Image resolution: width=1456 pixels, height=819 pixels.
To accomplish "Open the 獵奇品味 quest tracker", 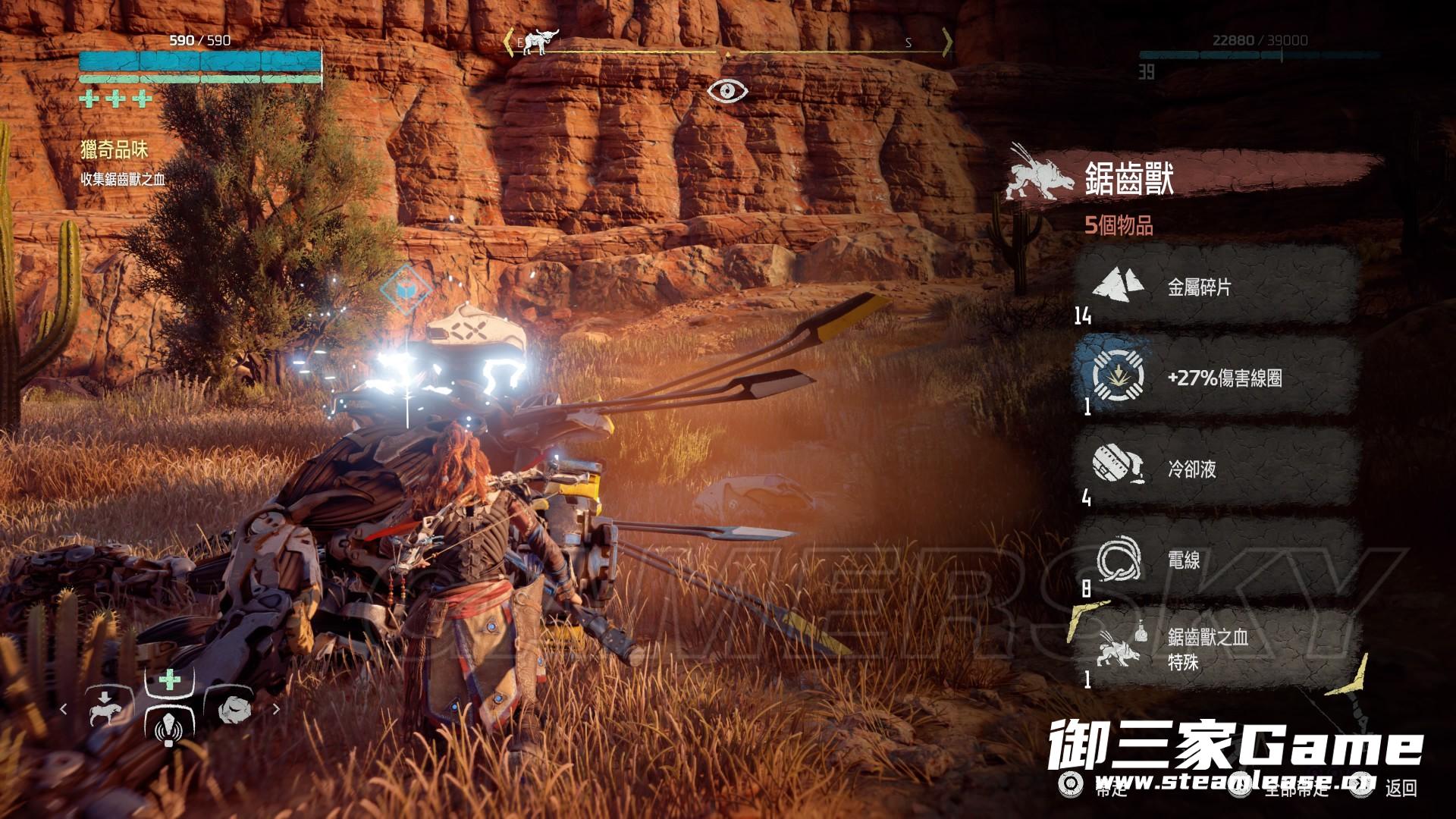I will [115, 150].
